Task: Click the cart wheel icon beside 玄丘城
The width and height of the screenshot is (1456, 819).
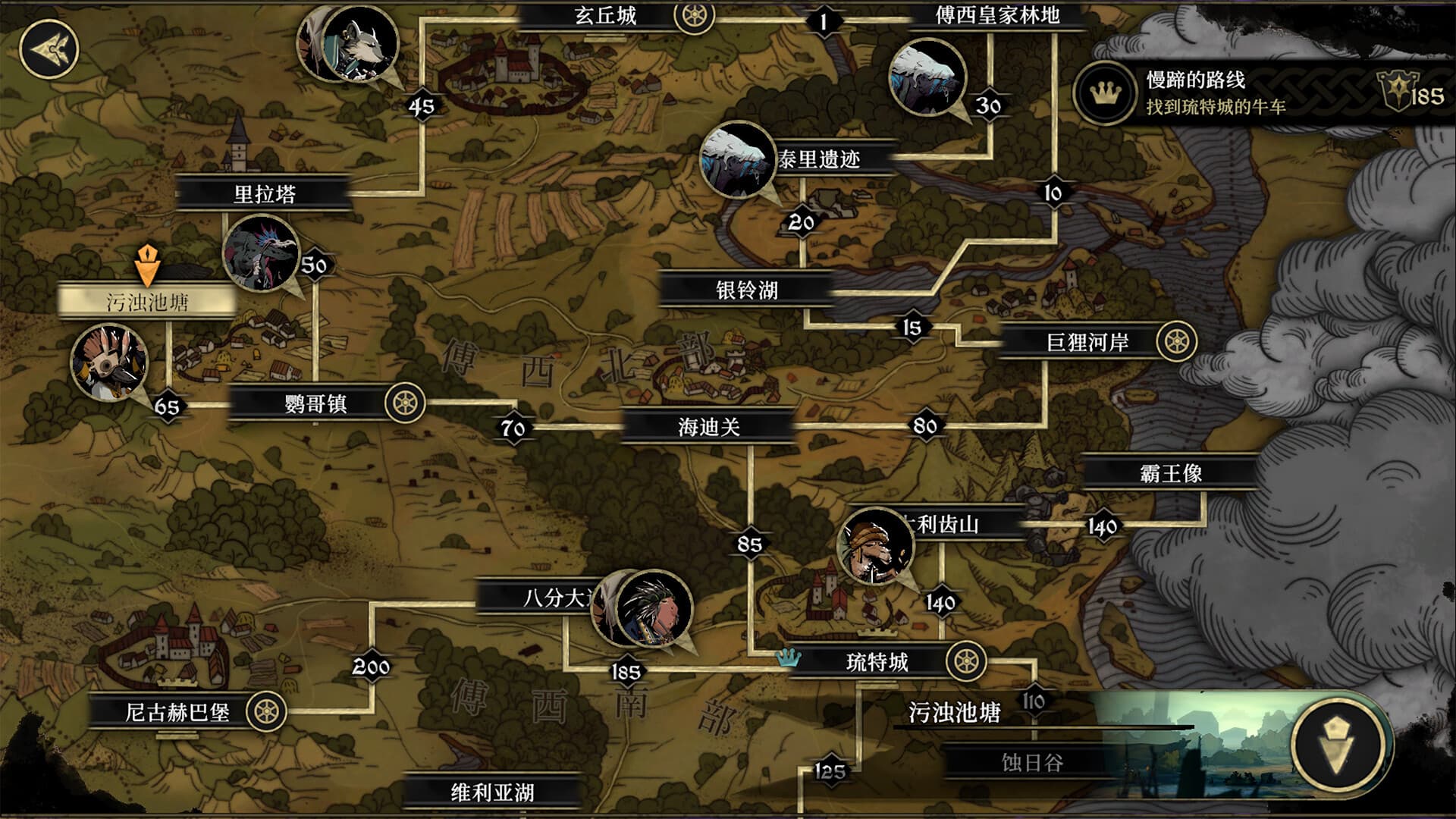Action: coord(692,16)
